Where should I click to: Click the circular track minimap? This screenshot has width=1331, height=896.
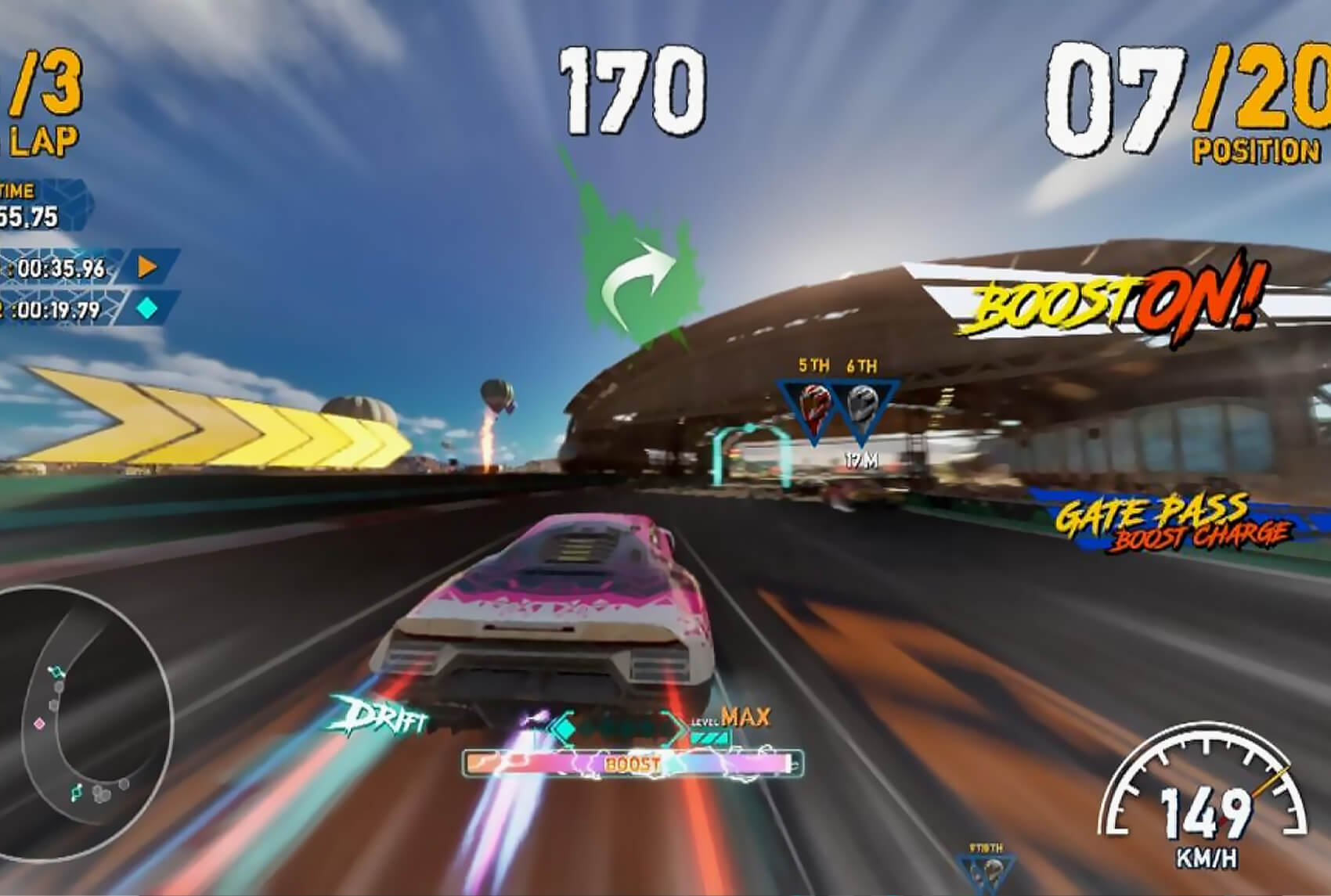point(81,720)
